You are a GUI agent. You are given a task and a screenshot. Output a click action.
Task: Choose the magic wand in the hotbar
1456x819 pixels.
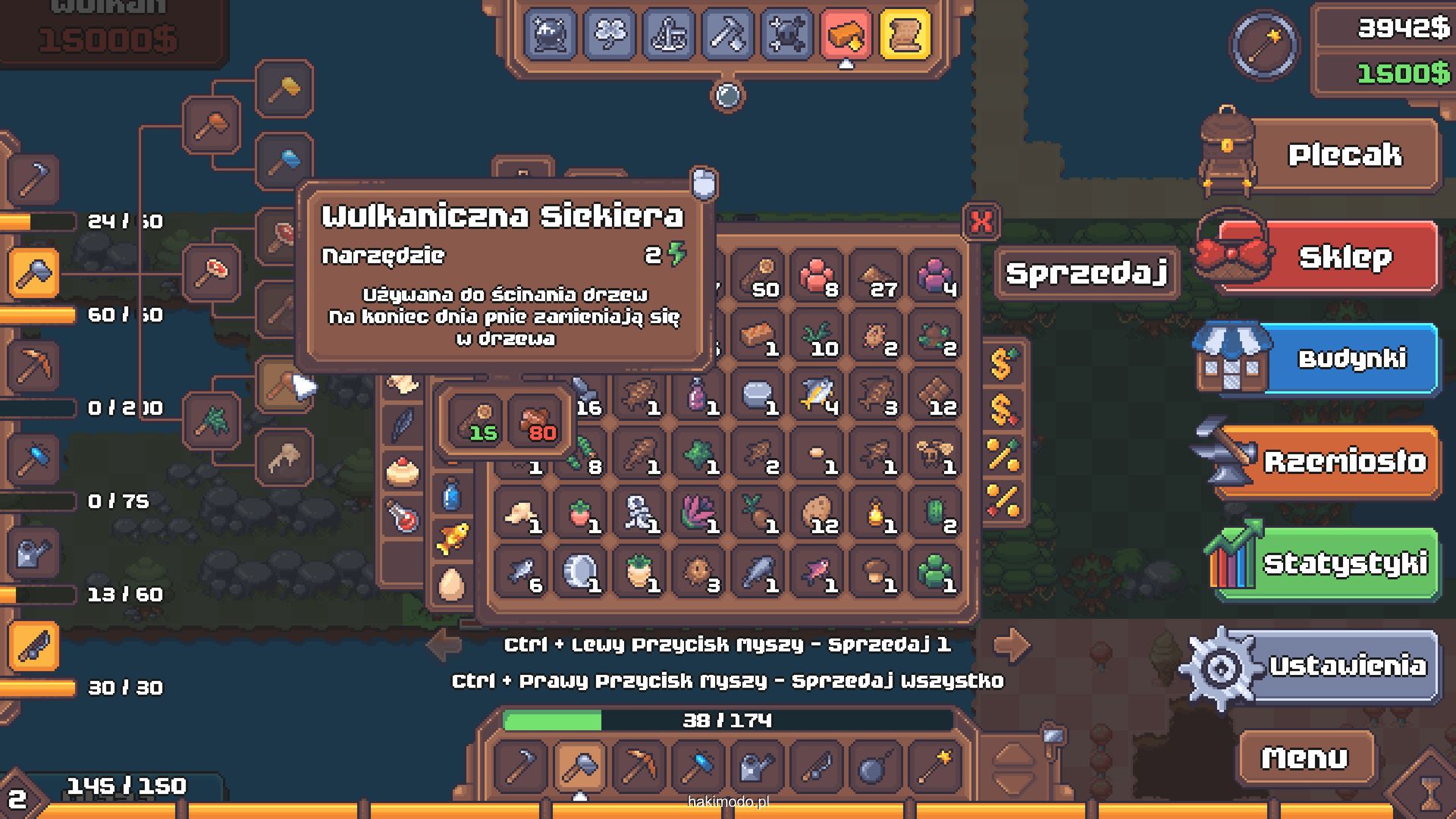click(x=934, y=766)
